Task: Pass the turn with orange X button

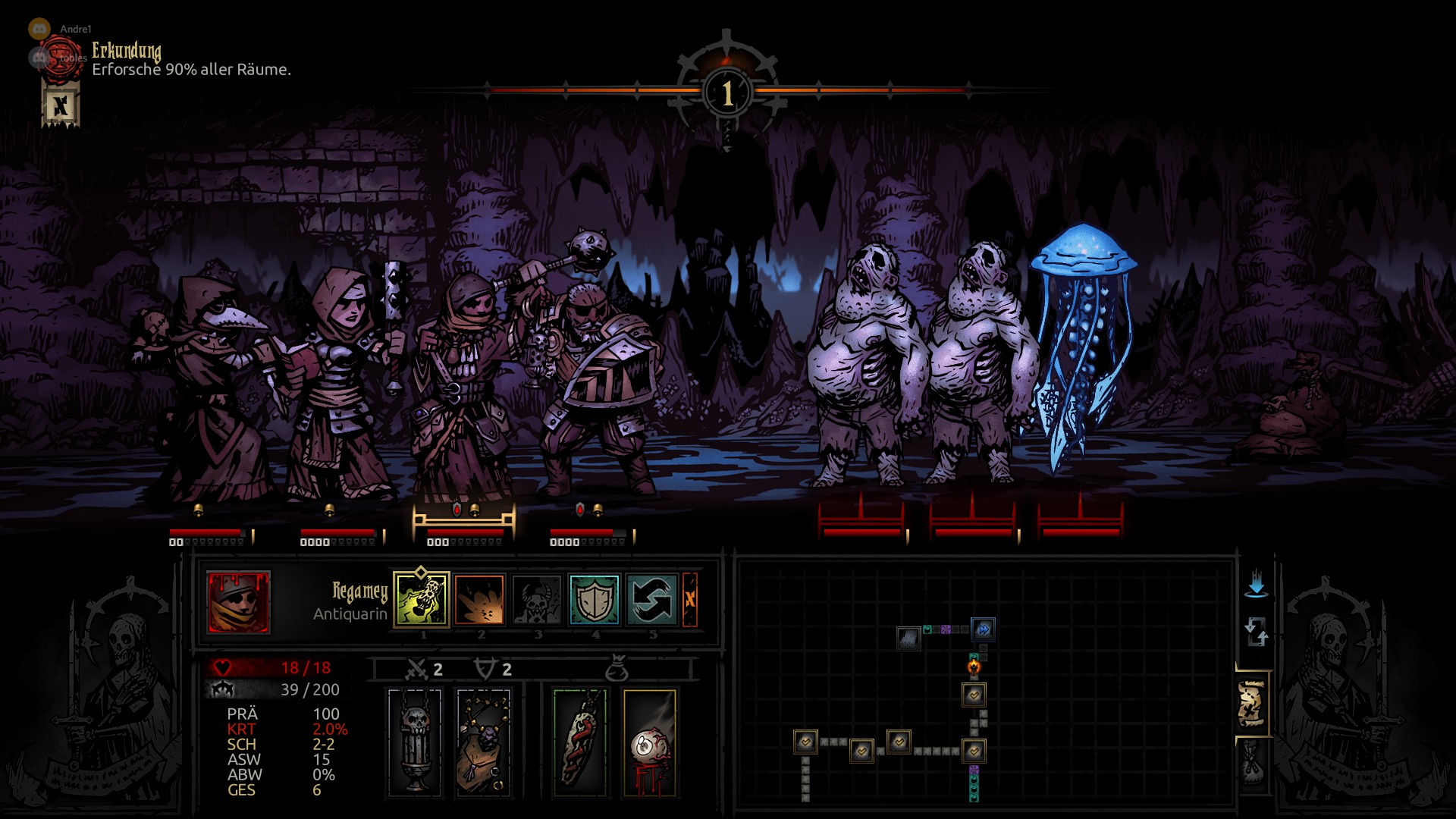Action: [689, 599]
